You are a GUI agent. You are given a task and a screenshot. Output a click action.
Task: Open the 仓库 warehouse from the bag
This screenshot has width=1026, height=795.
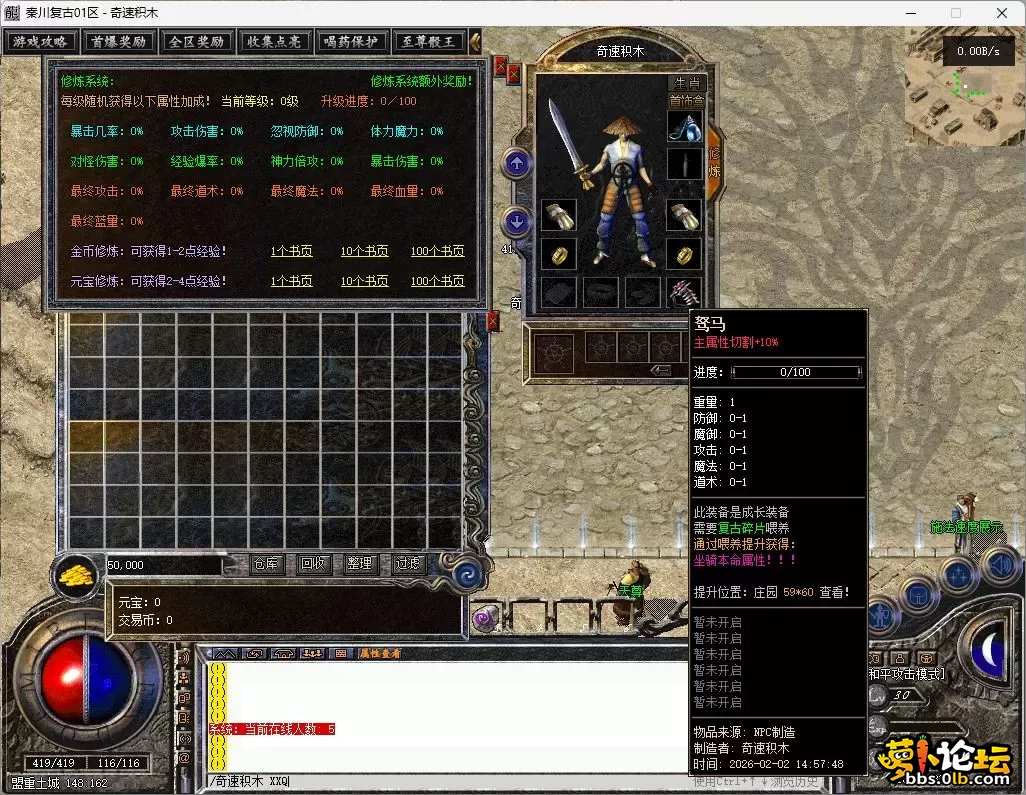click(x=267, y=564)
